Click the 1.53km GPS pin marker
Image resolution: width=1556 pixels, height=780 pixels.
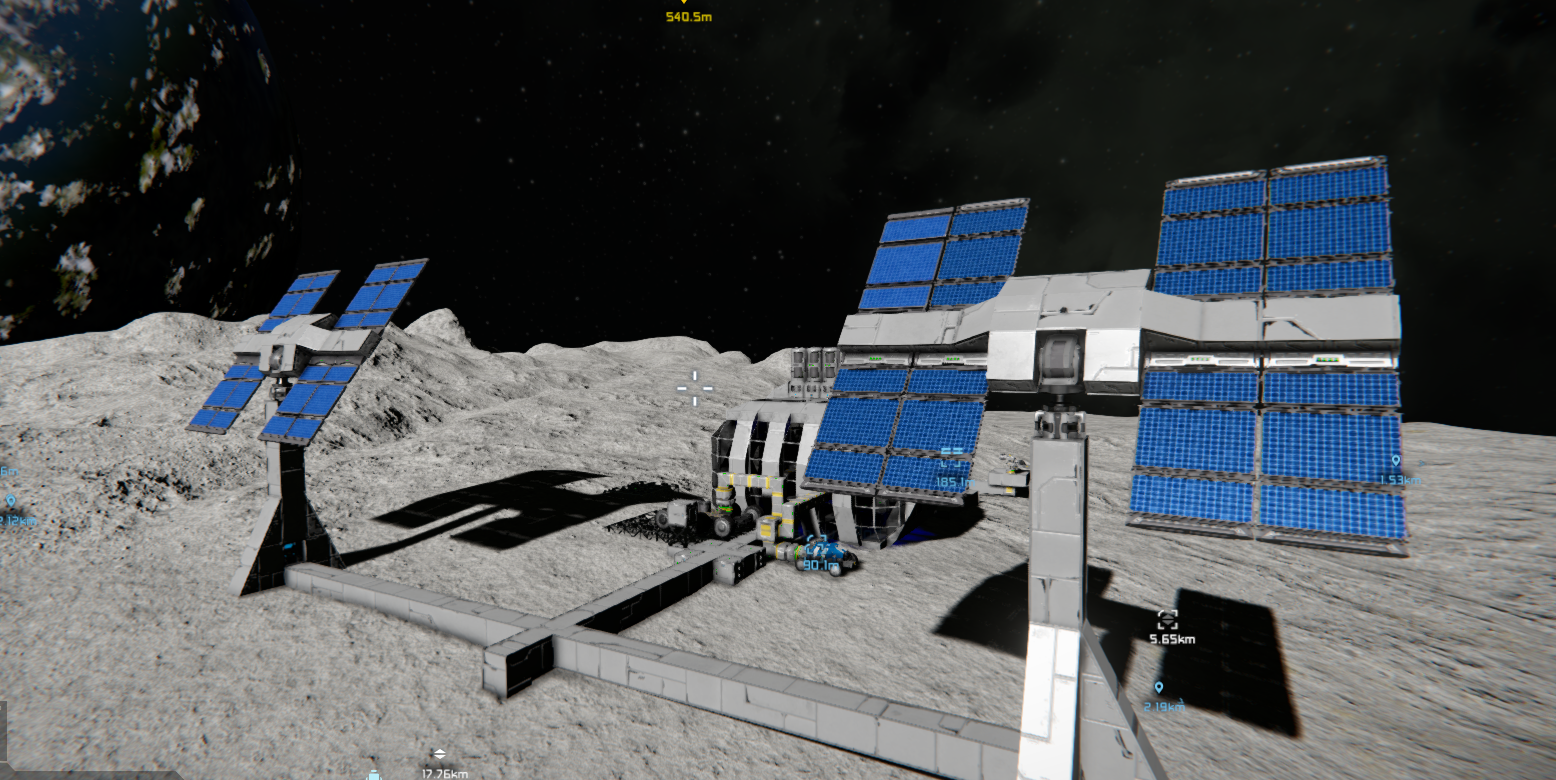(1395, 462)
